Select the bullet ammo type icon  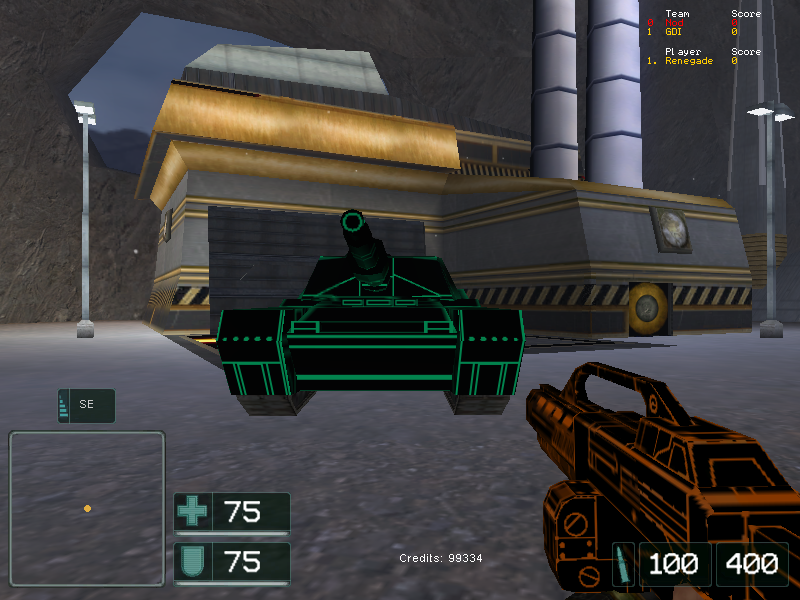click(x=623, y=563)
